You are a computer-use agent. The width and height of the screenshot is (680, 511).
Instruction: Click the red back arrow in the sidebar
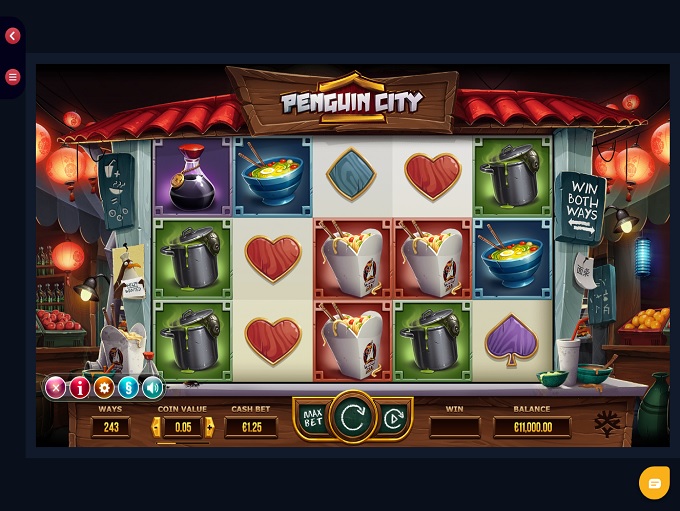(13, 36)
